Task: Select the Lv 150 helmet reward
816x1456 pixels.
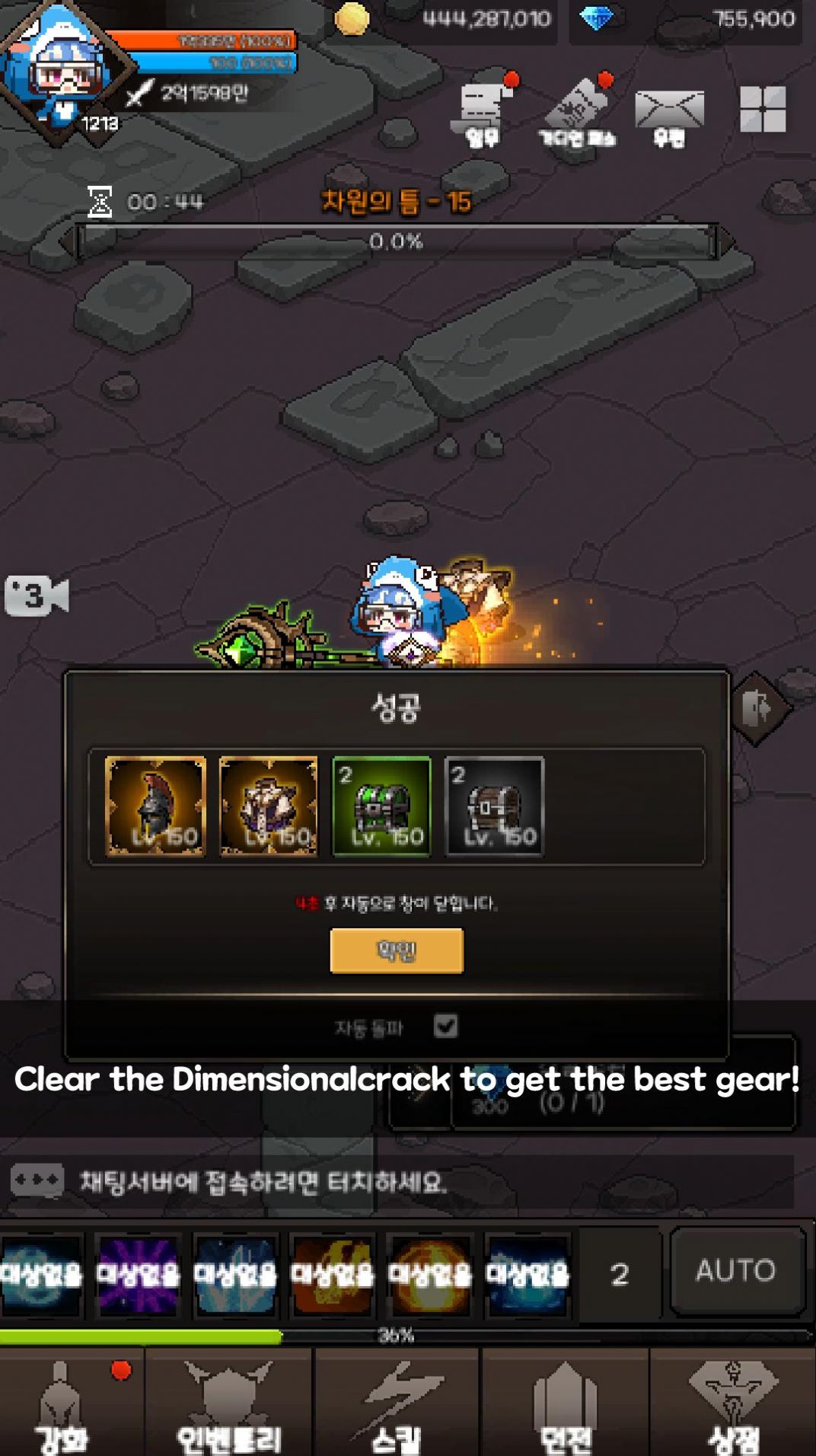Action: coord(156,806)
